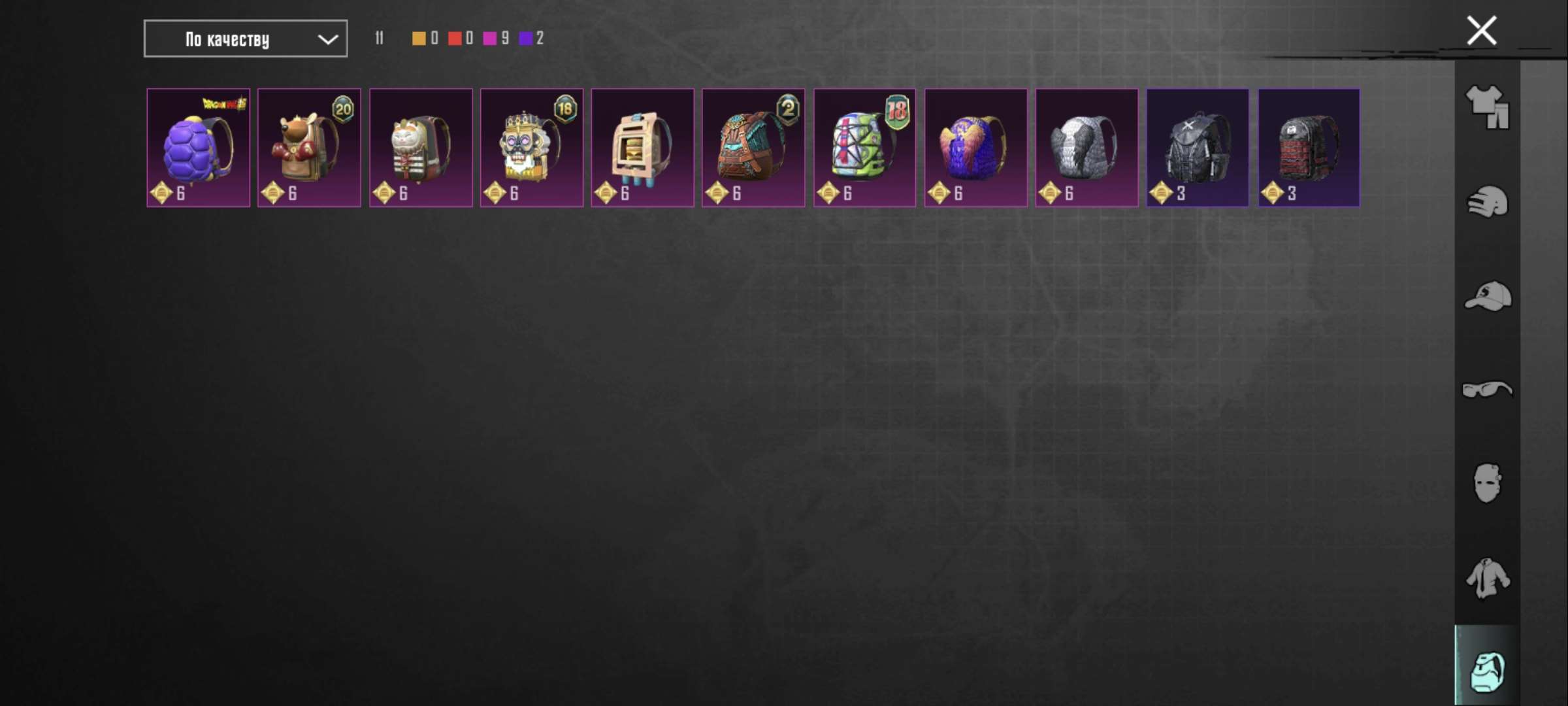The width and height of the screenshot is (1568, 706).
Task: Select the burger vending machine backpack
Action: (x=642, y=148)
